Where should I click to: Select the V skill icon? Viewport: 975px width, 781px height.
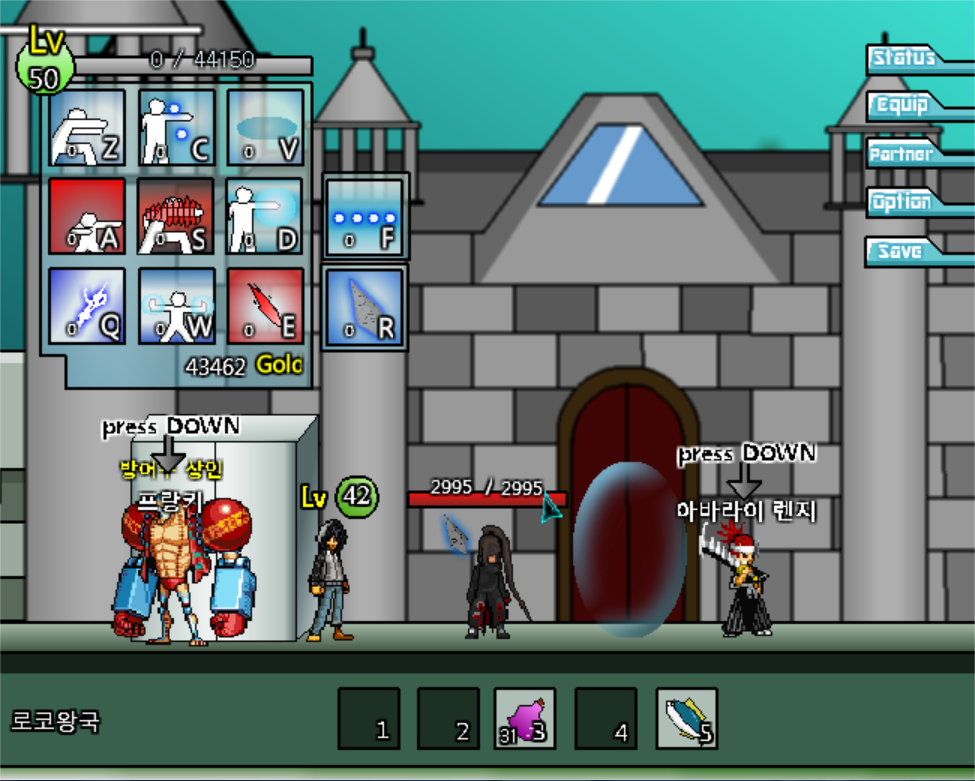(x=265, y=128)
